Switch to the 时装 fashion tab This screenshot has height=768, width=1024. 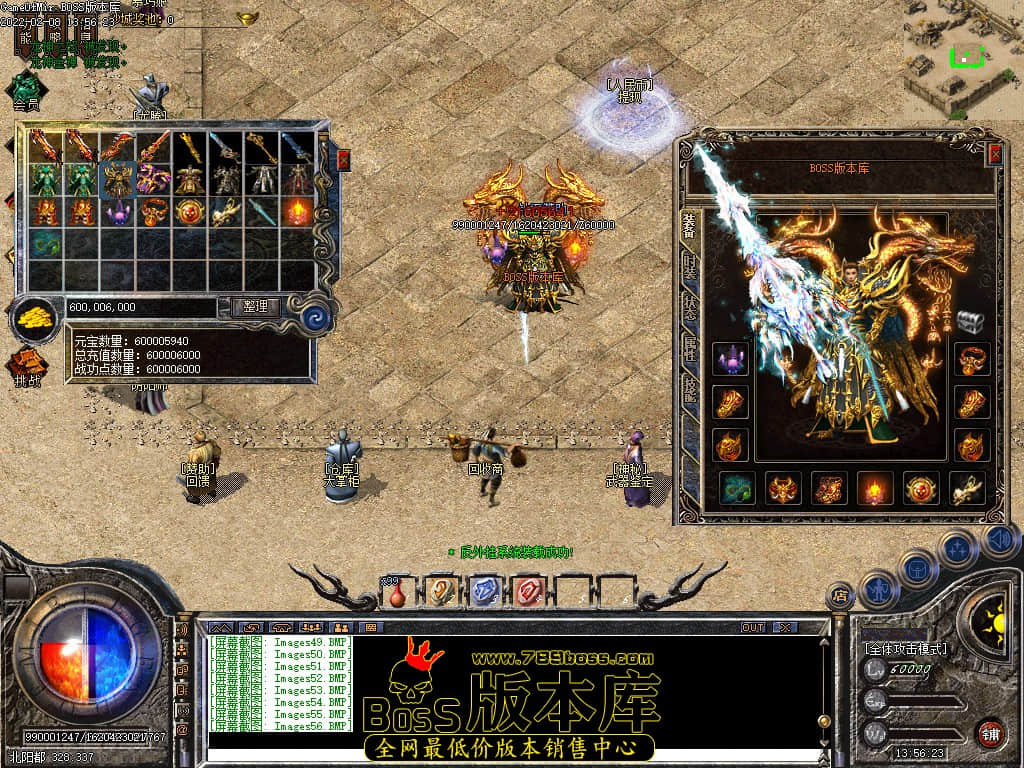(690, 266)
